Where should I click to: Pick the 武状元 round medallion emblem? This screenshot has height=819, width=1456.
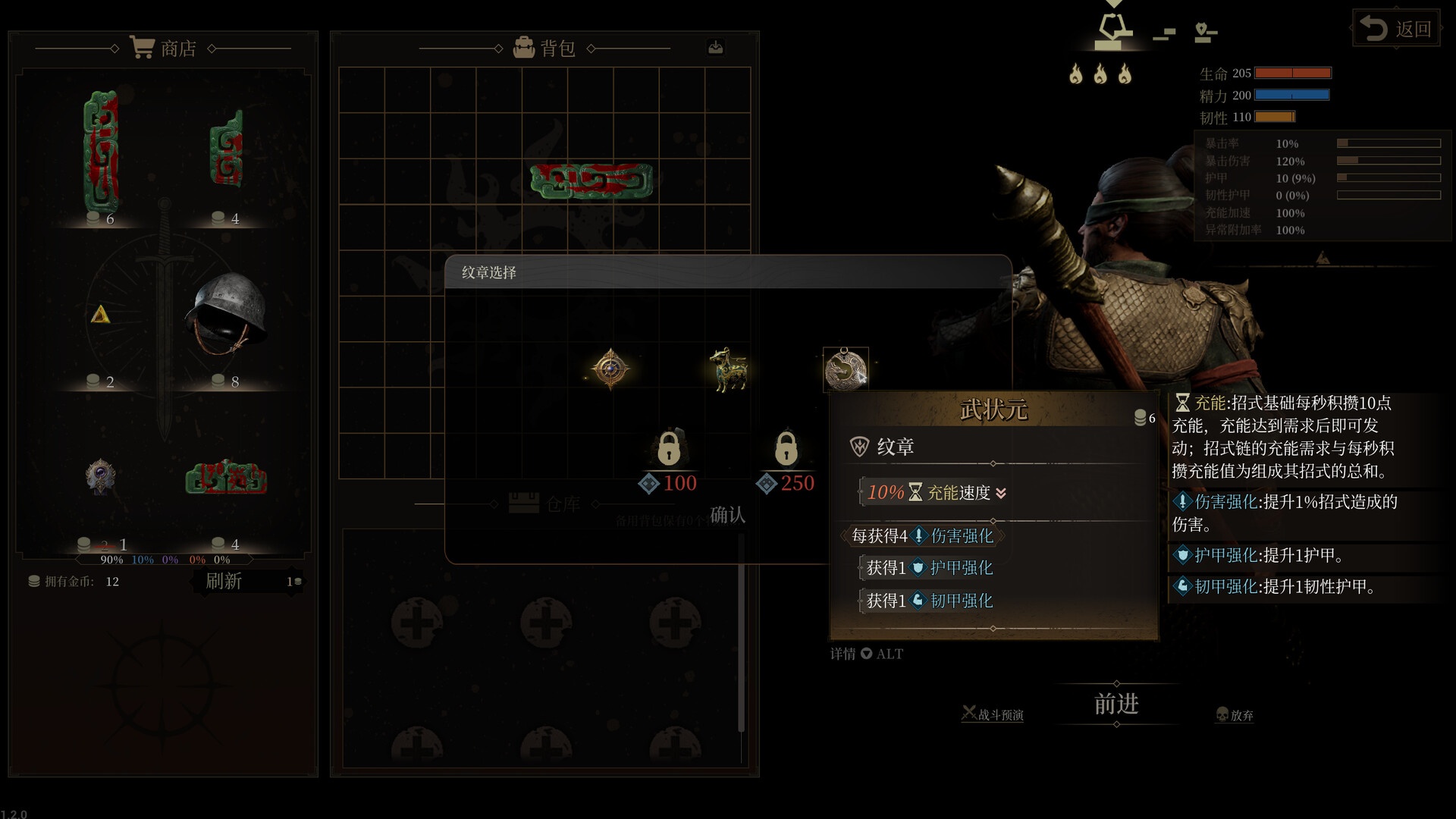(x=845, y=369)
